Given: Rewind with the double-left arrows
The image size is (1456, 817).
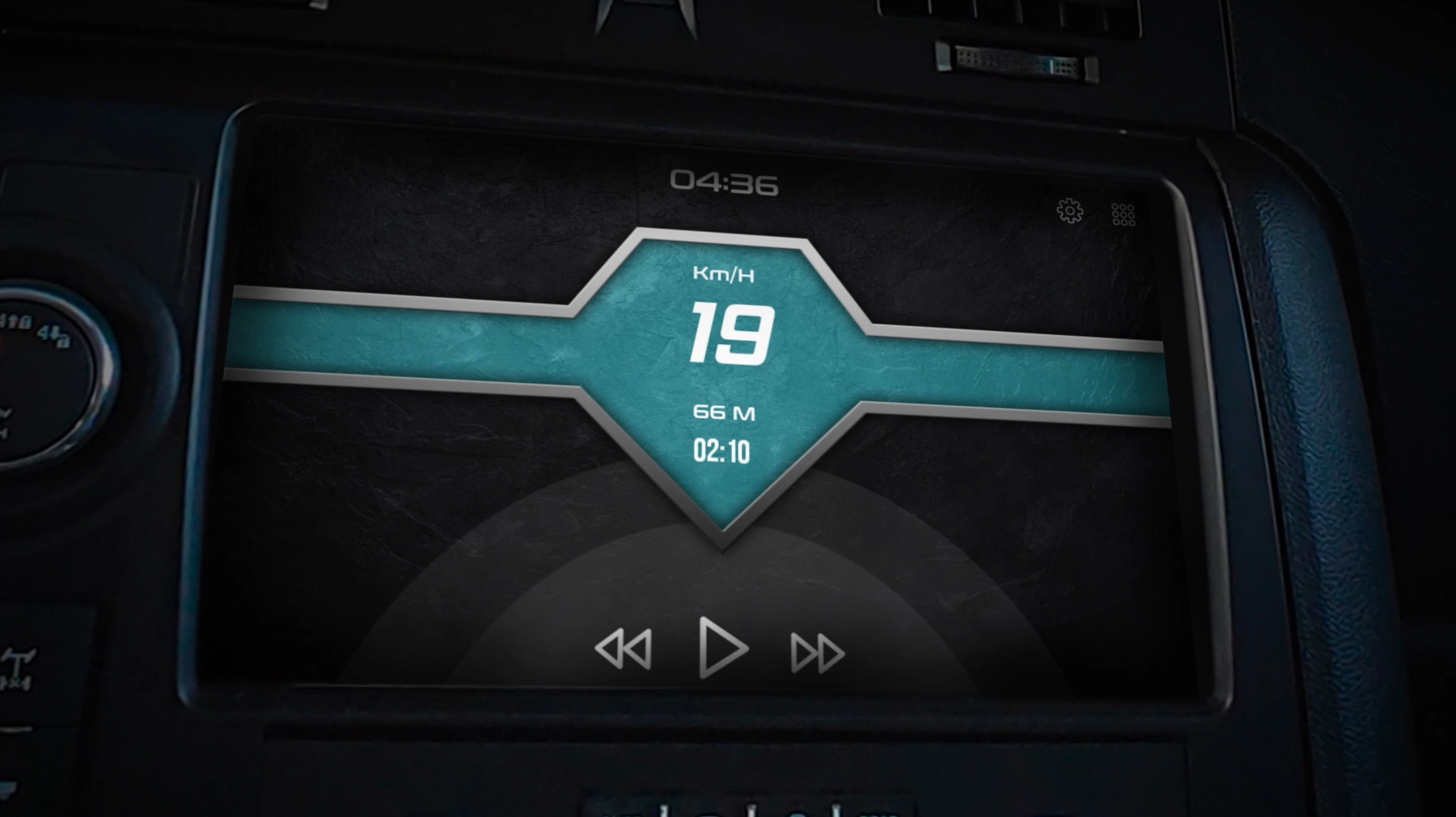Looking at the screenshot, I should pos(624,649).
